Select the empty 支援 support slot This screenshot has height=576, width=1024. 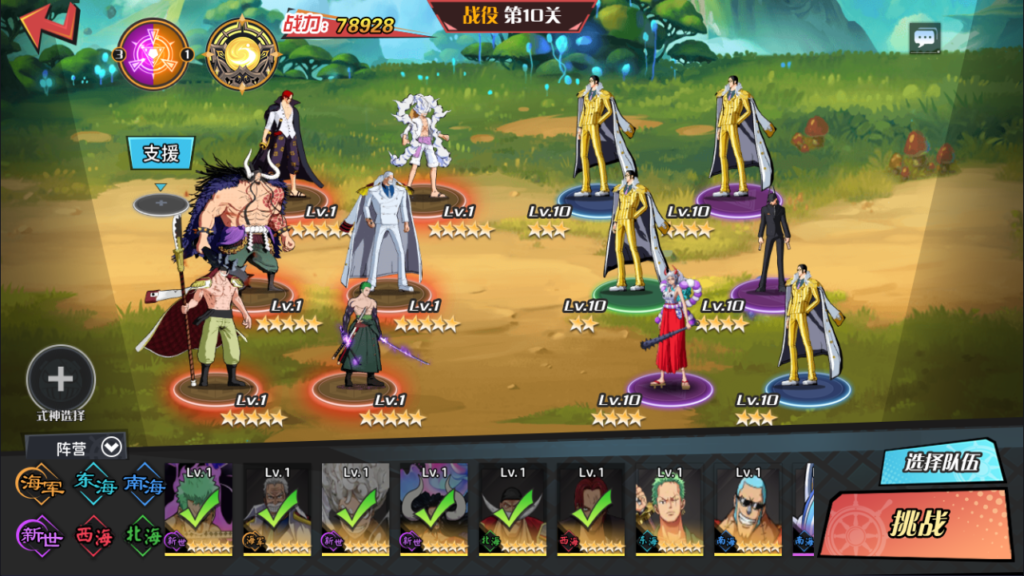pyautogui.click(x=160, y=204)
